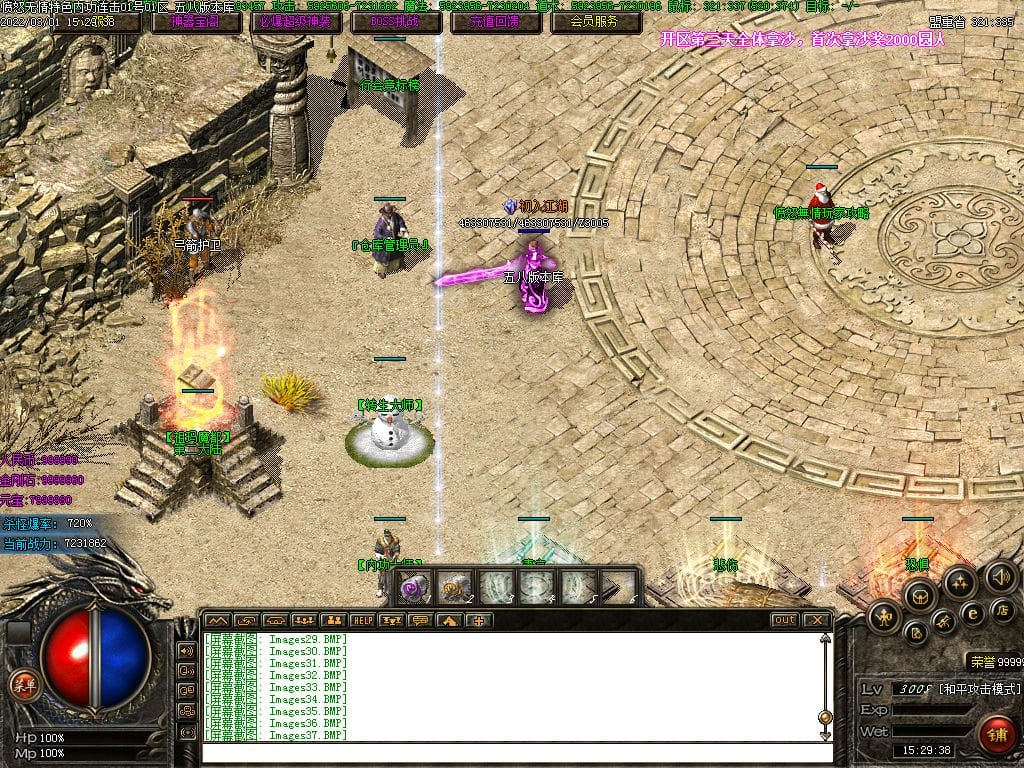This screenshot has width=1024, height=768.
Task: Click the round 店 shop icon
Action: [x=1004, y=609]
